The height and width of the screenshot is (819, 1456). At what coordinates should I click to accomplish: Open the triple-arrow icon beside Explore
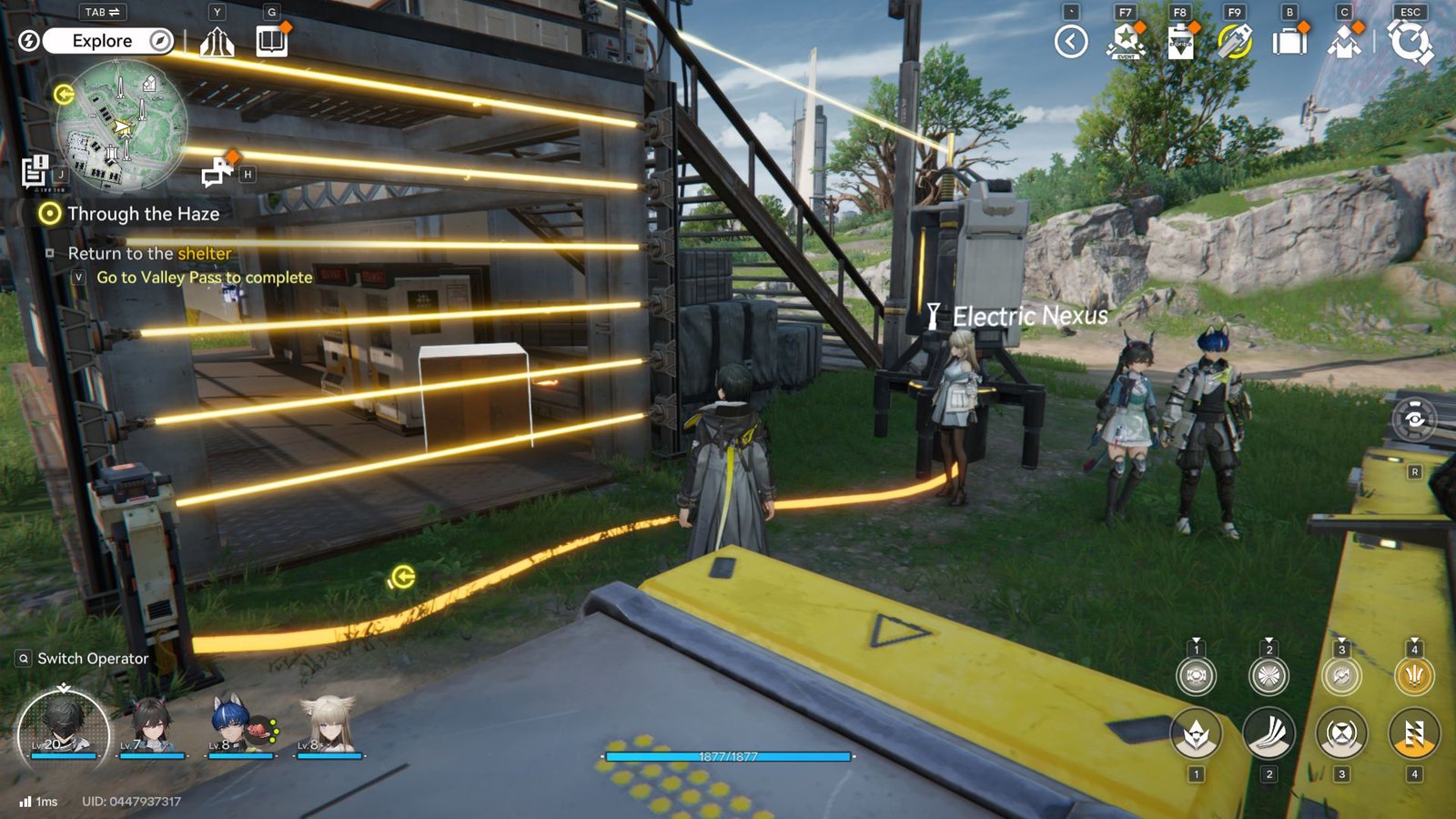pos(217,42)
